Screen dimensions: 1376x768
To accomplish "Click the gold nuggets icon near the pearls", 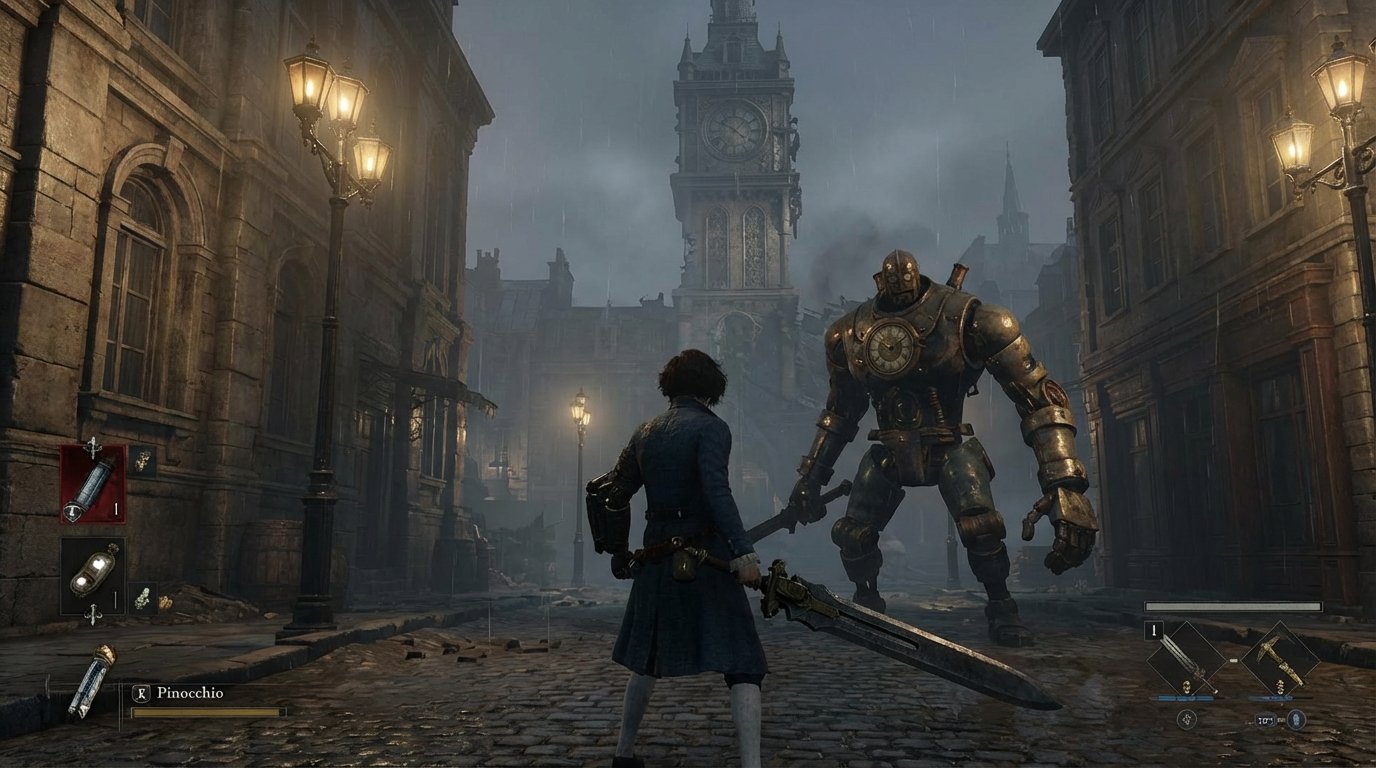I will (164, 602).
